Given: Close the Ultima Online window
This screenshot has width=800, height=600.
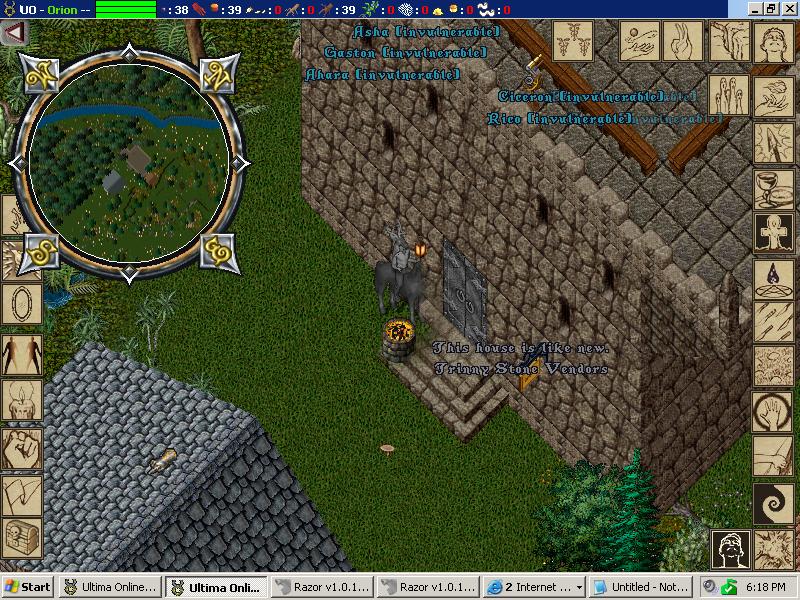Looking at the screenshot, I should point(788,9).
